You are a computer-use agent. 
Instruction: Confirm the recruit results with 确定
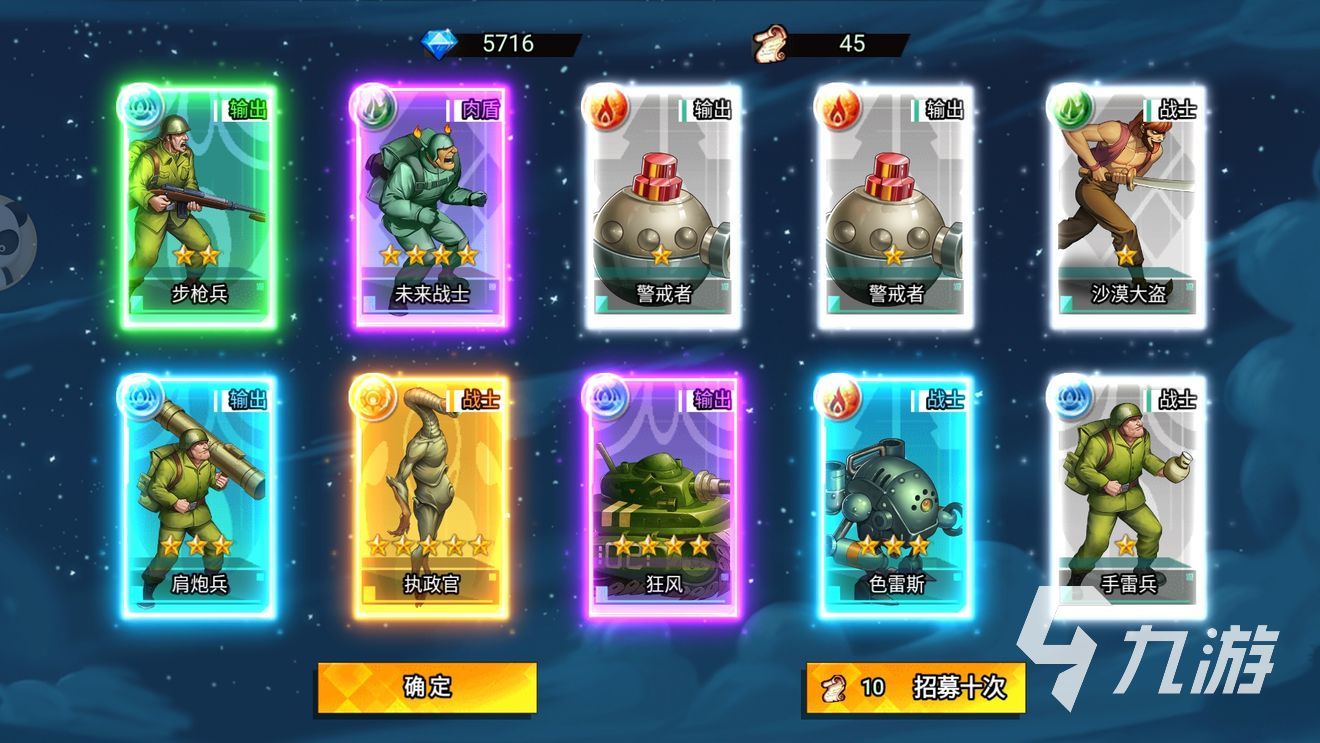point(427,687)
